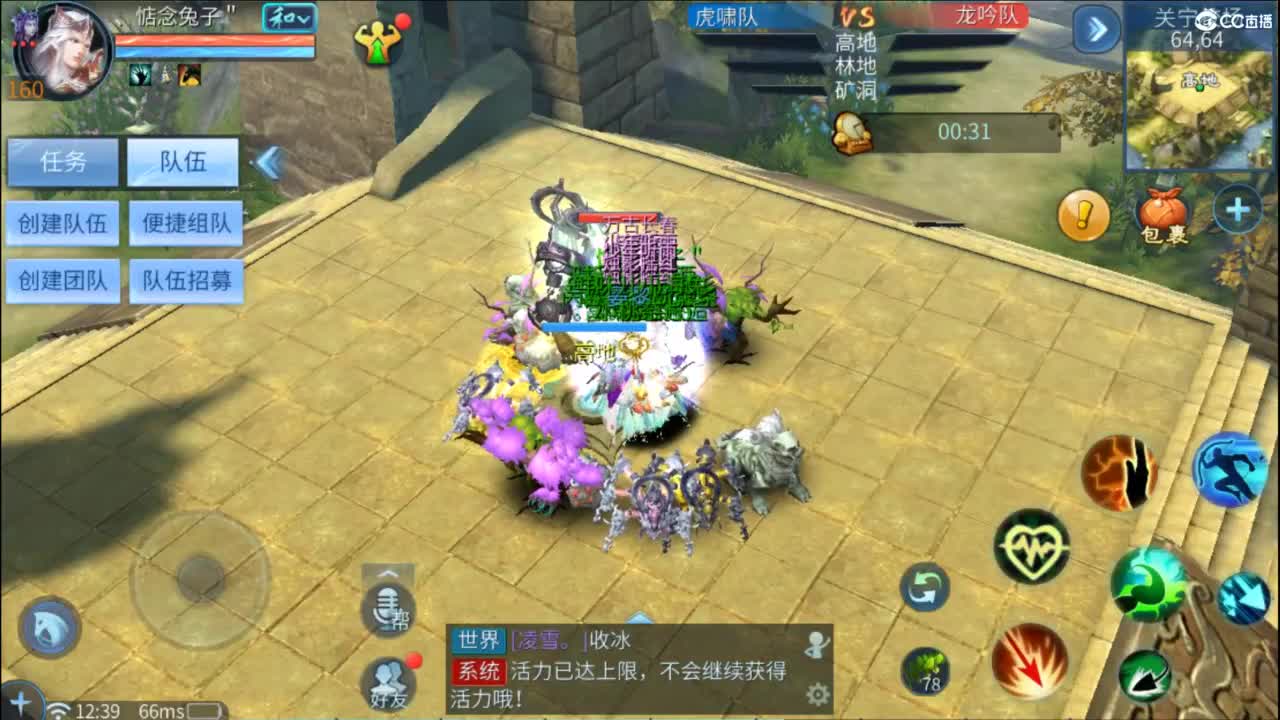Expand the battle info via blue double arrow
Image resolution: width=1280 pixels, height=720 pixels.
pos(1097,31)
